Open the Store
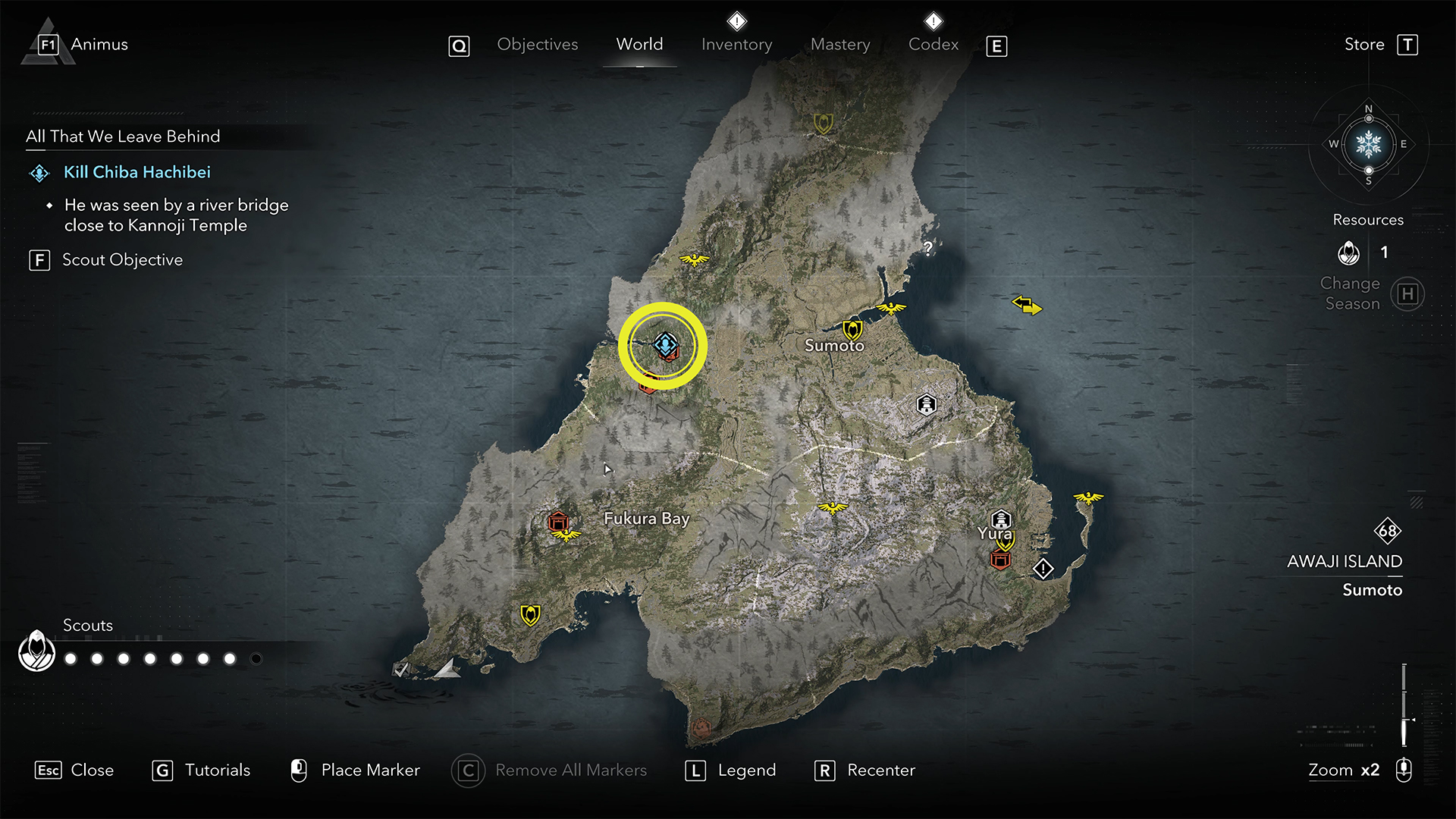 click(1364, 45)
